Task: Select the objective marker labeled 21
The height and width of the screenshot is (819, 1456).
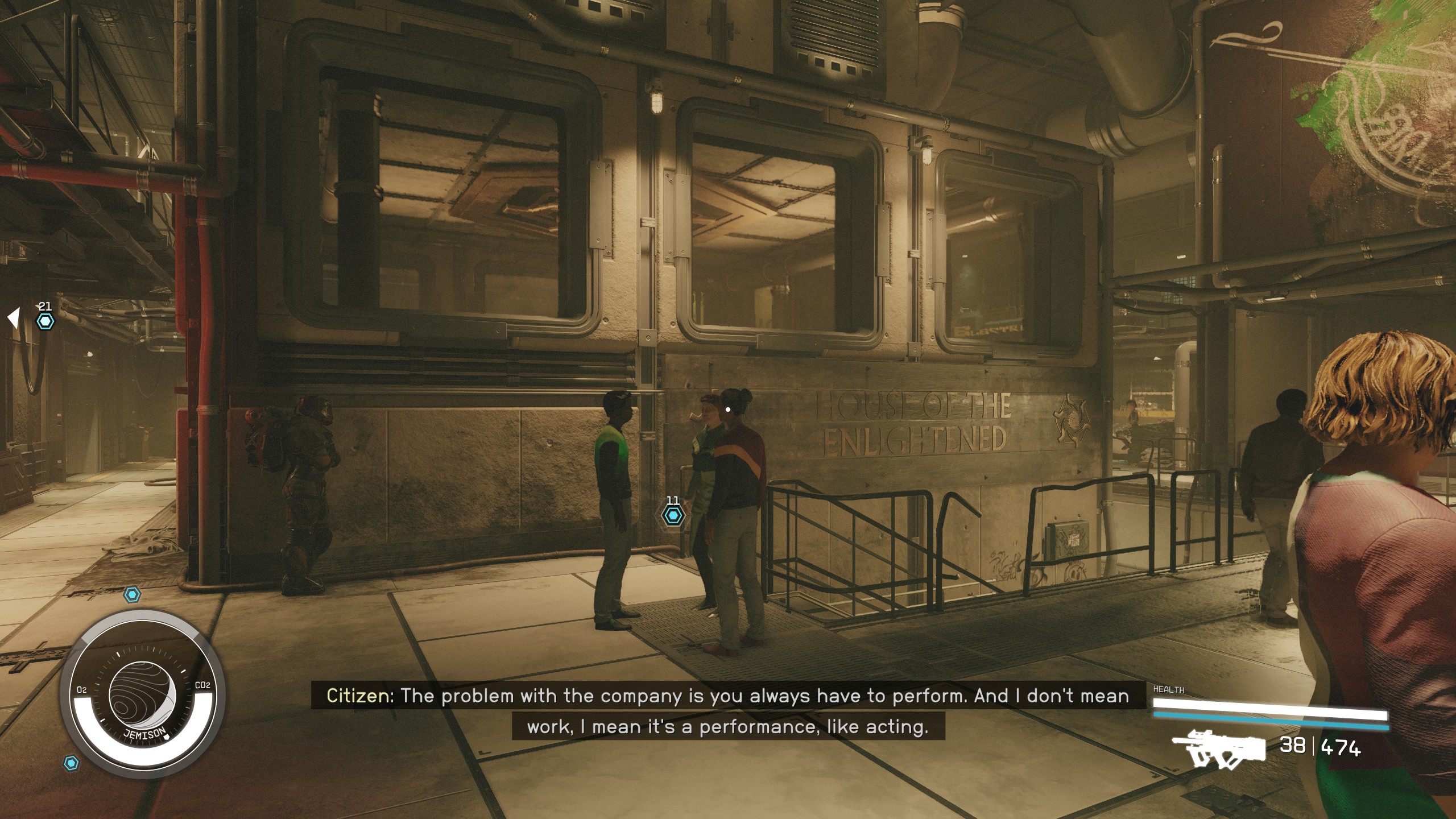Action: [x=45, y=321]
